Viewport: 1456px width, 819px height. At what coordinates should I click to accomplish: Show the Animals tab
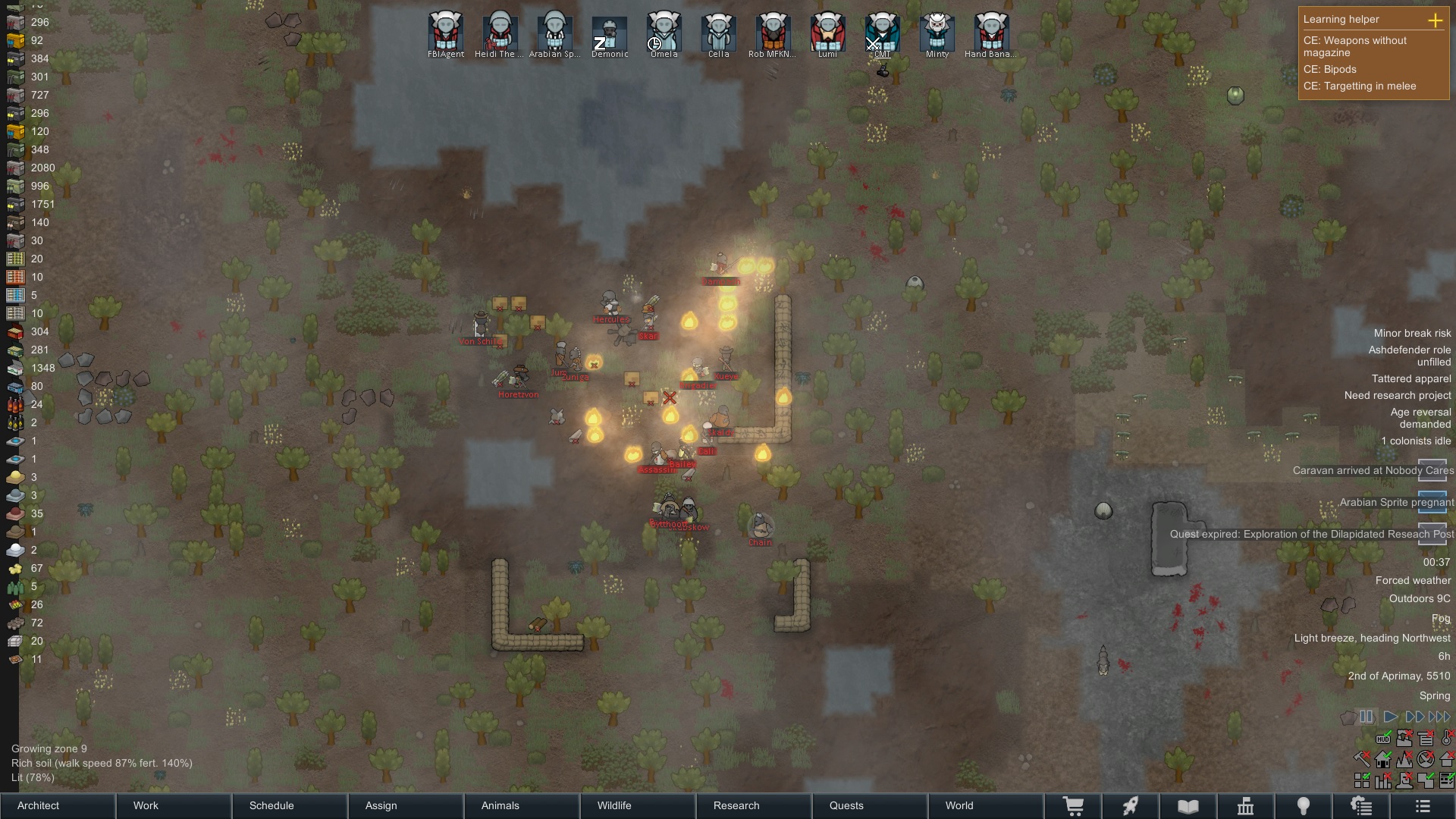522,805
